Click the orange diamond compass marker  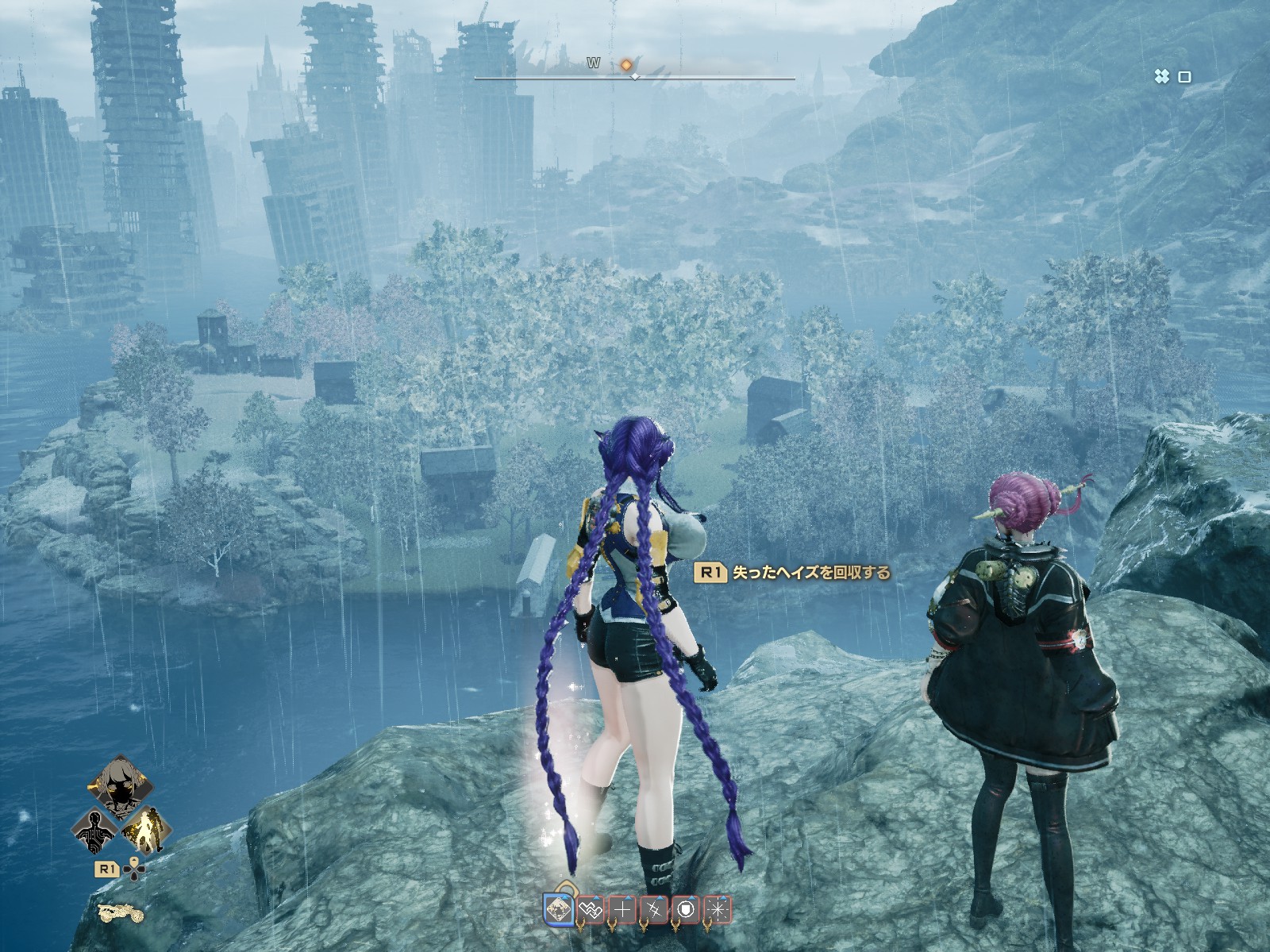(626, 63)
